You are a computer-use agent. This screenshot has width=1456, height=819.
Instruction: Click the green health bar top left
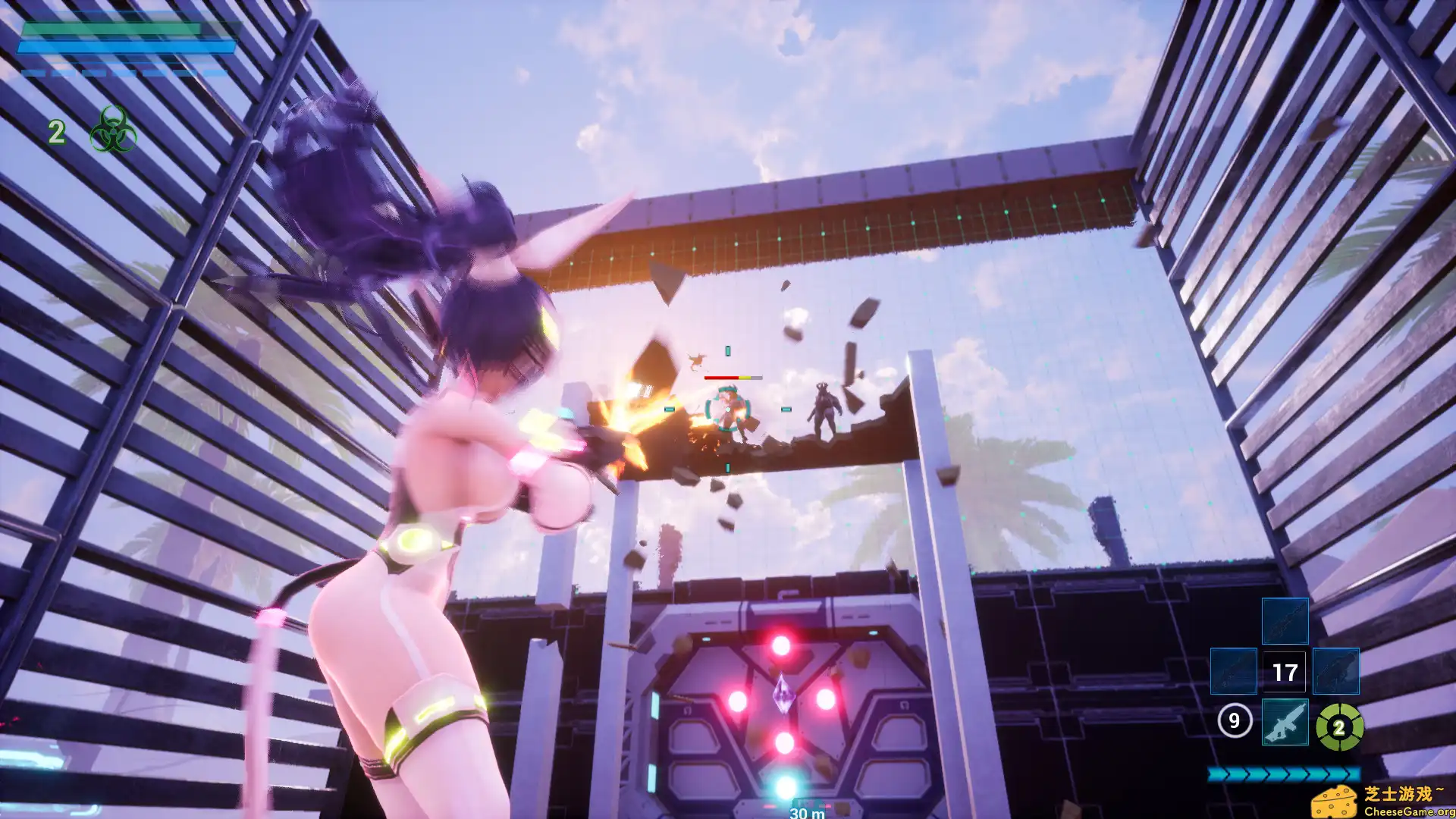[x=111, y=30]
